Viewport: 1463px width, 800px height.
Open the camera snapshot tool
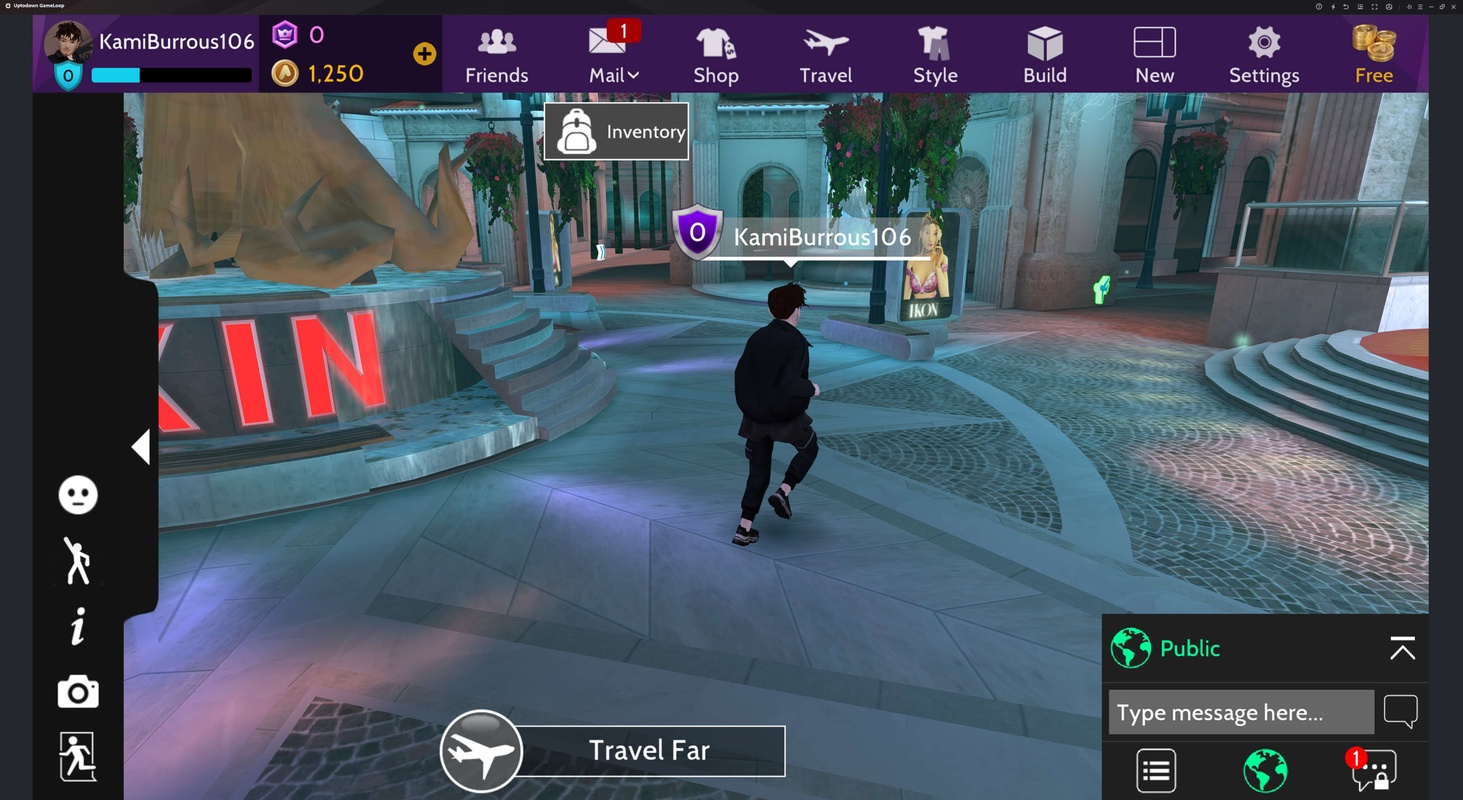pos(78,692)
